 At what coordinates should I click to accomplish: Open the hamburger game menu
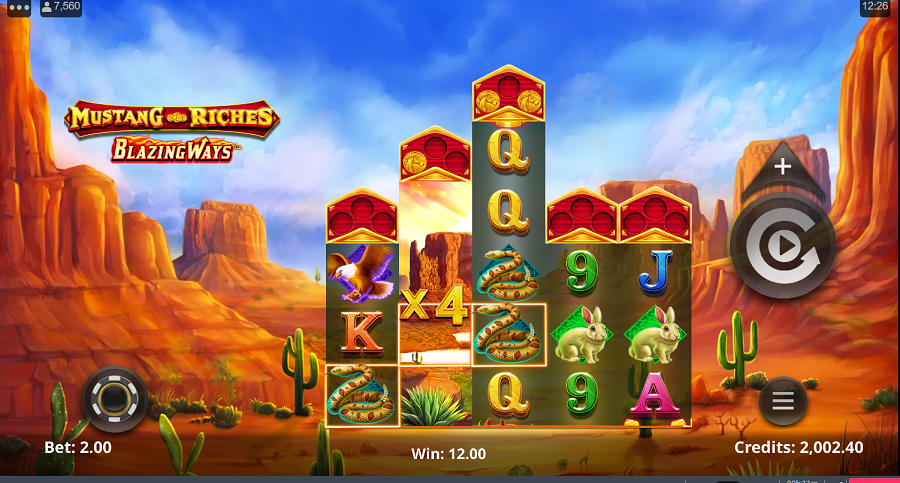tap(783, 401)
